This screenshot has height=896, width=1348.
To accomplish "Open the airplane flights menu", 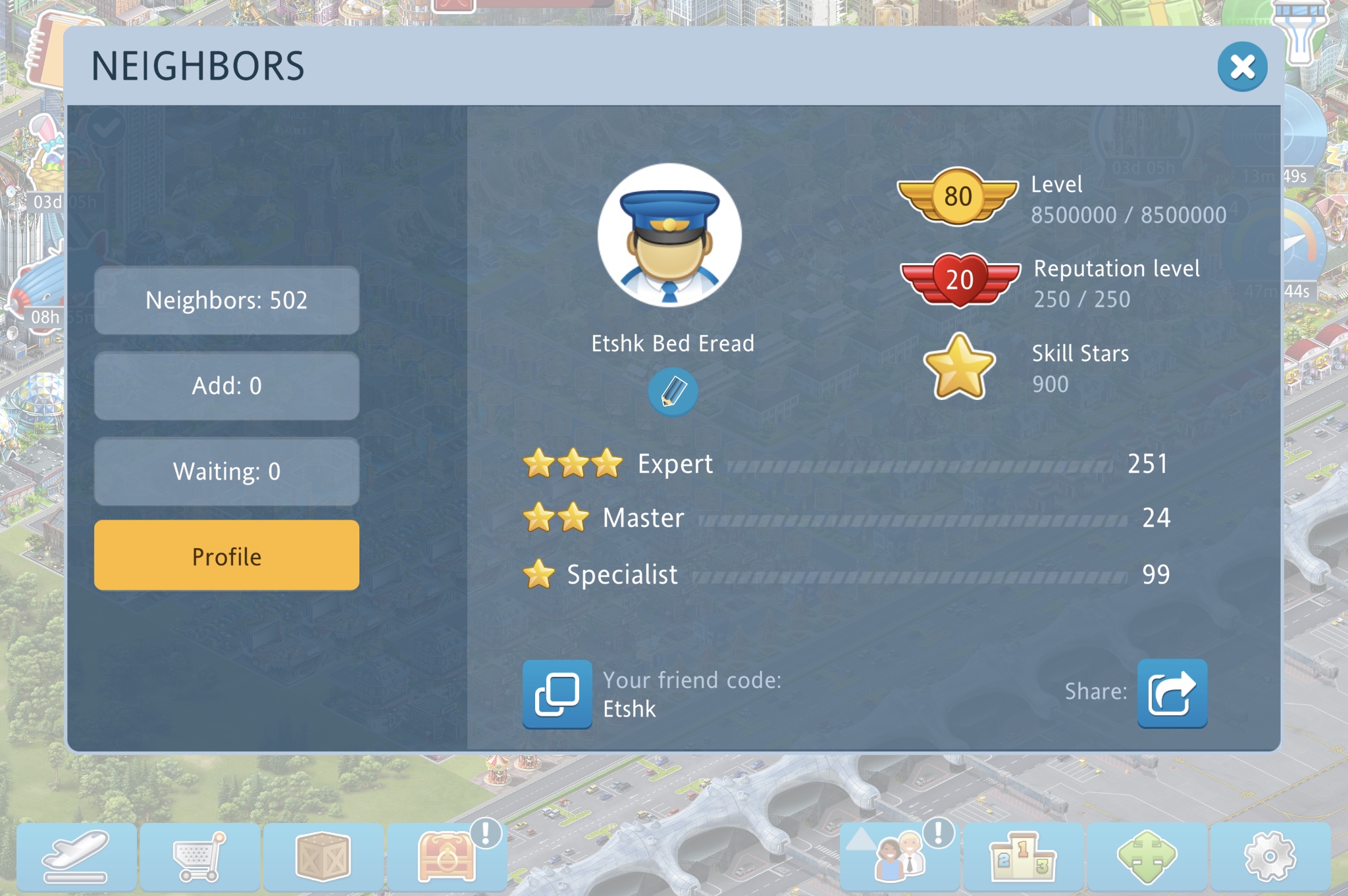I will tap(76, 857).
